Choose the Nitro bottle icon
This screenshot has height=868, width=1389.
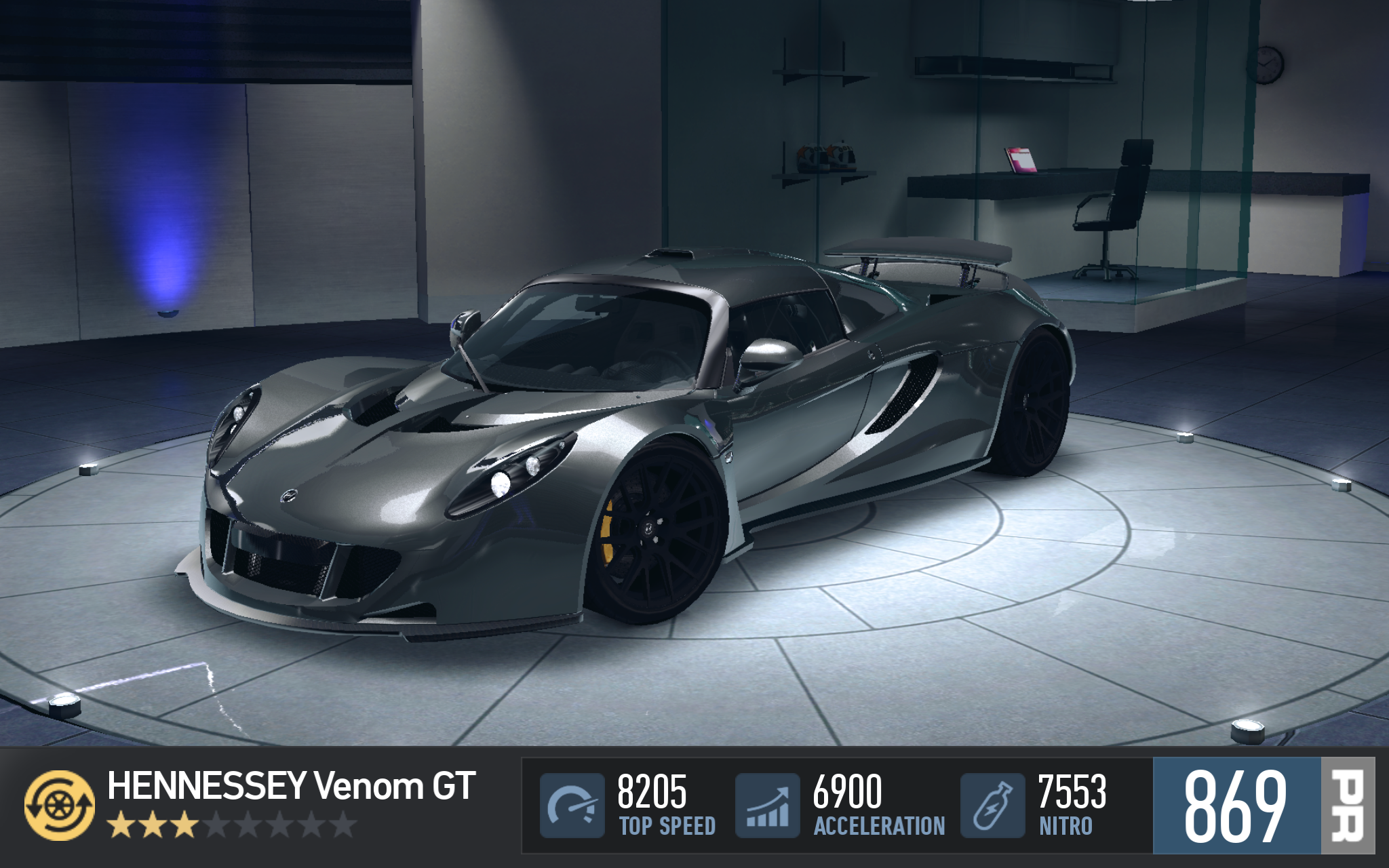[992, 805]
